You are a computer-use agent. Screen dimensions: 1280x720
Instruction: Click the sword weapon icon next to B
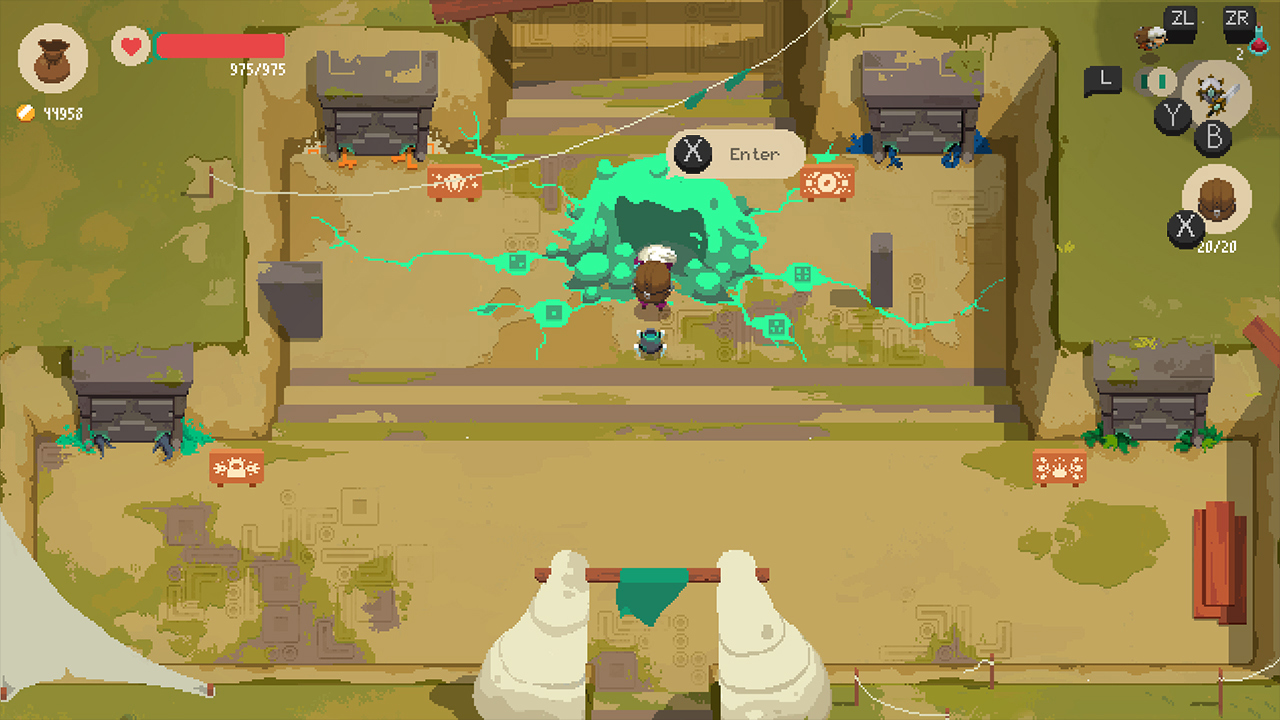pos(1215,92)
